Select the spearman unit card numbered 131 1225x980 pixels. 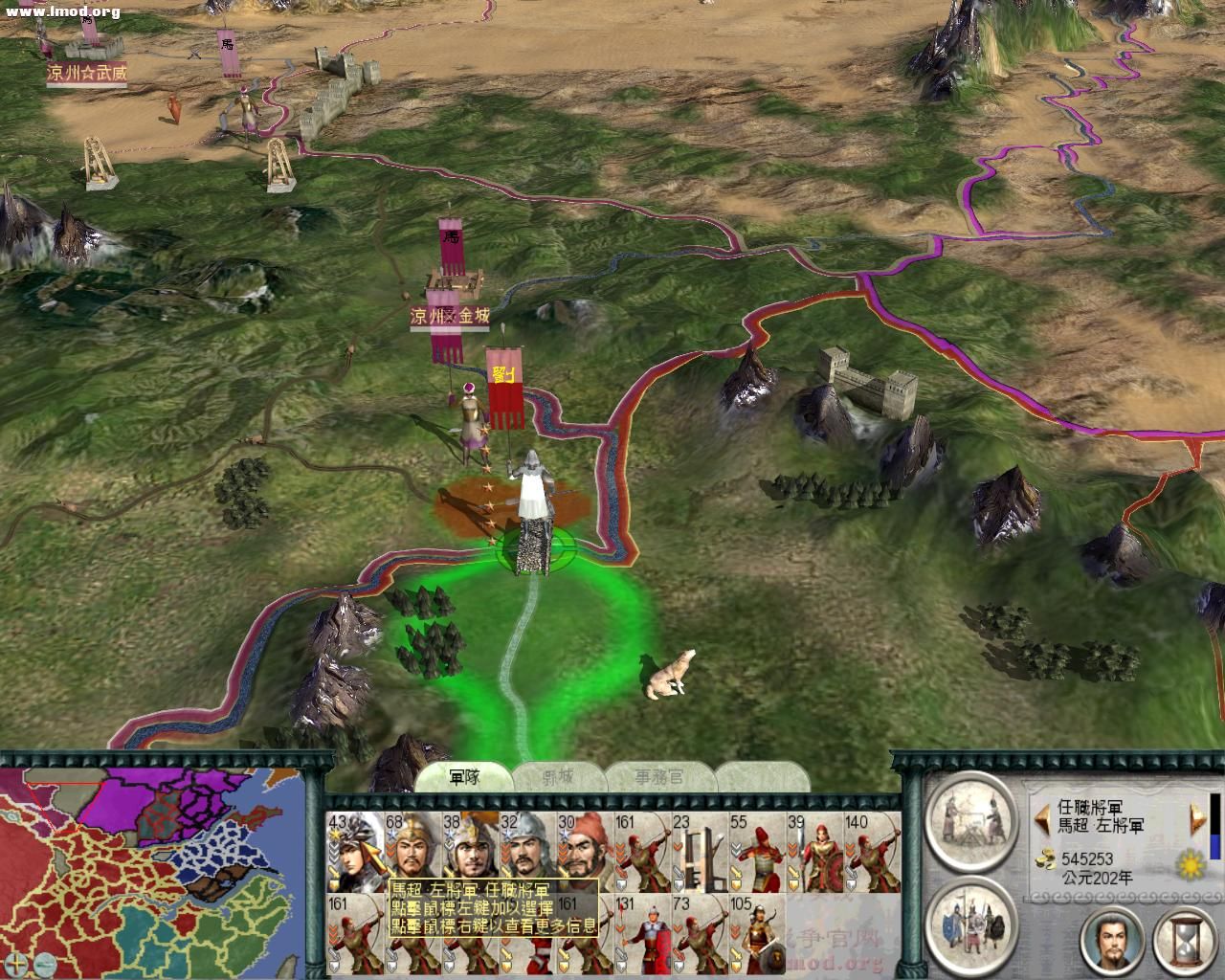tap(642, 936)
